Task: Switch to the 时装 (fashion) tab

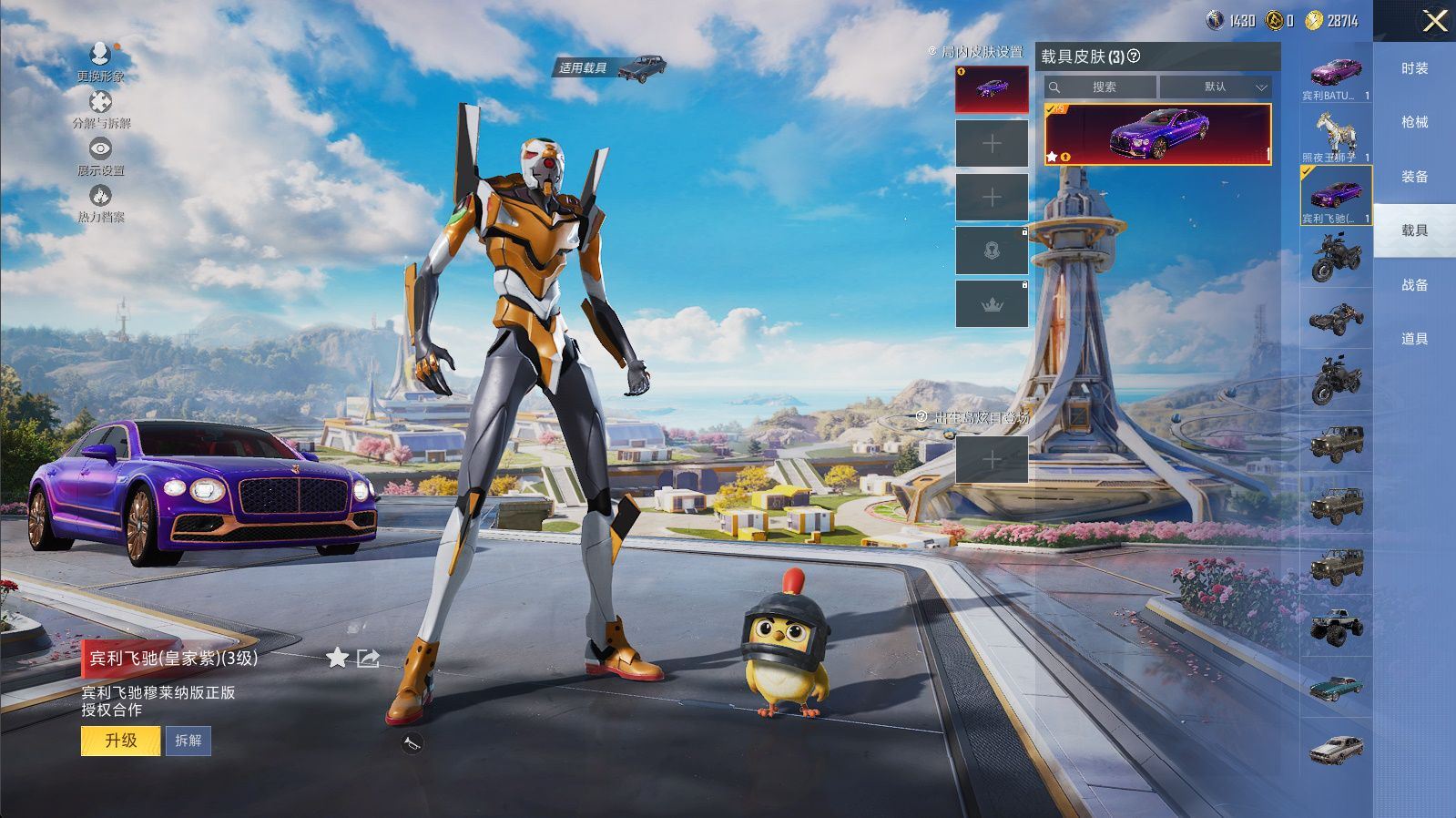Action: click(1414, 68)
